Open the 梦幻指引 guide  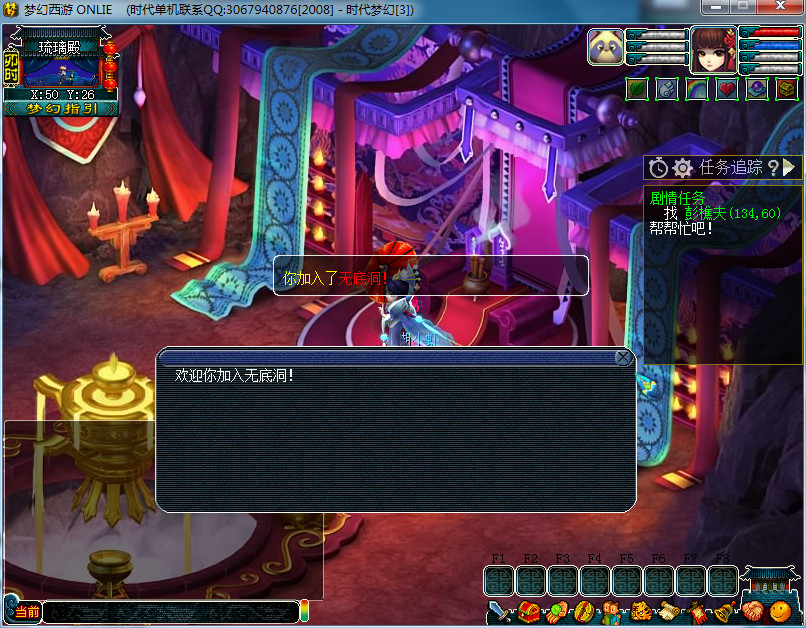coord(62,108)
